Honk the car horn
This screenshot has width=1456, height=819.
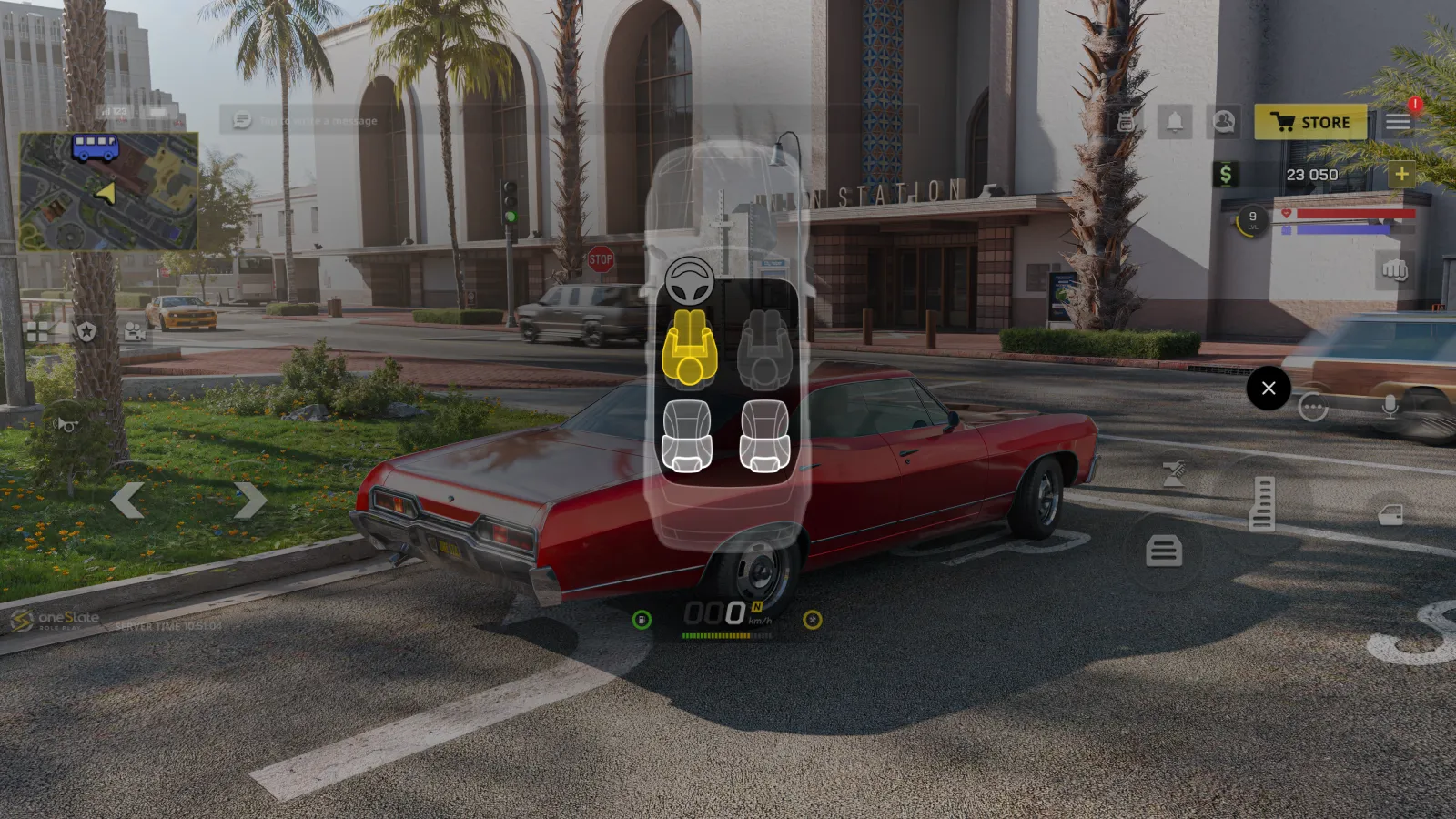[x=66, y=424]
